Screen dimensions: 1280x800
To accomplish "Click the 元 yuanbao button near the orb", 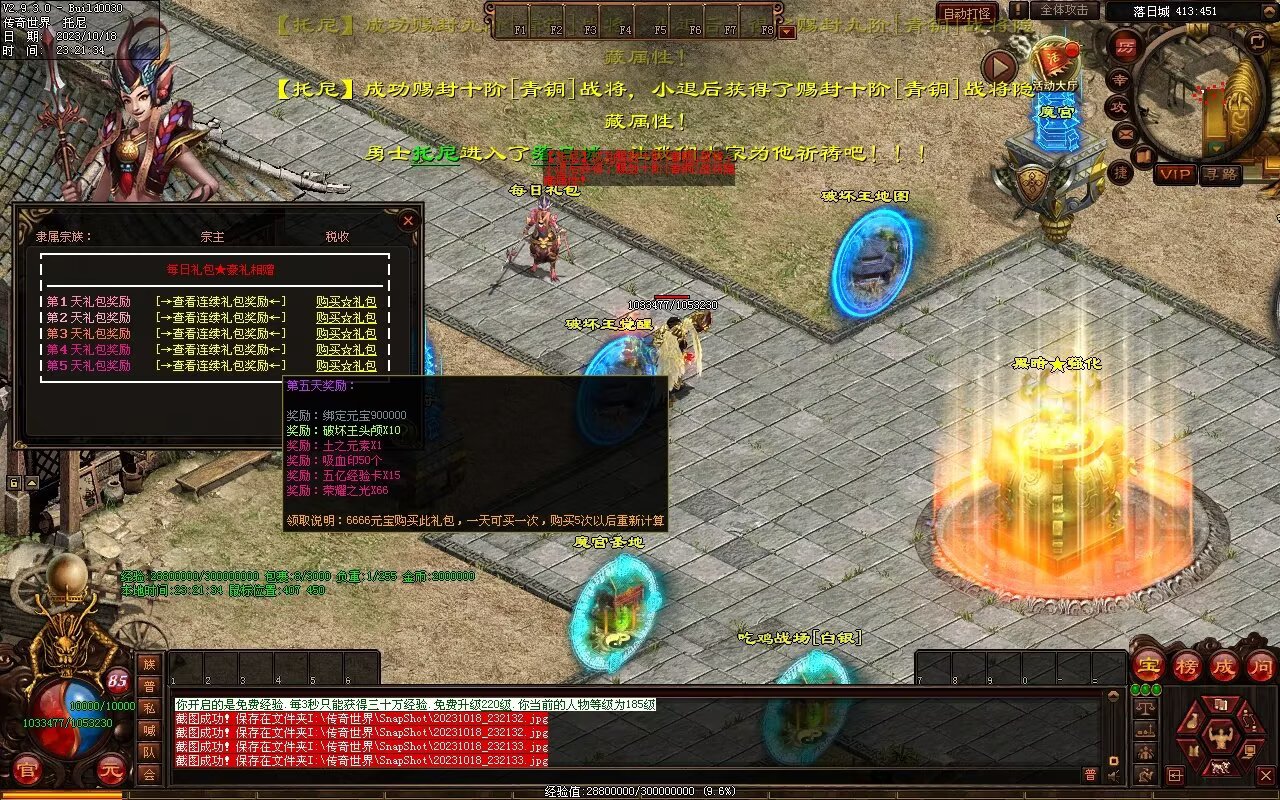I will pos(110,771).
